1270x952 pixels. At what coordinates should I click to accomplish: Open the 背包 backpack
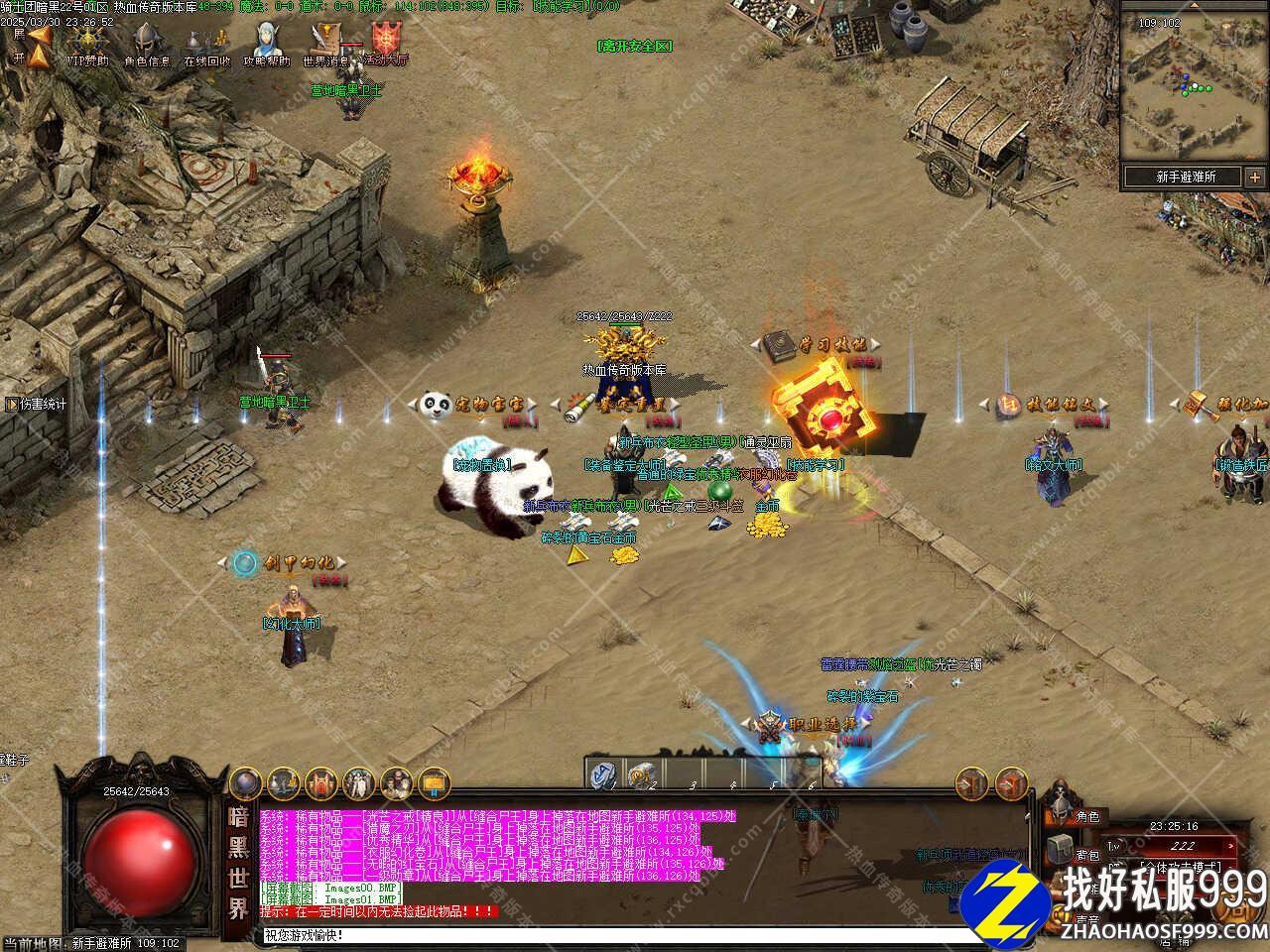1060,850
